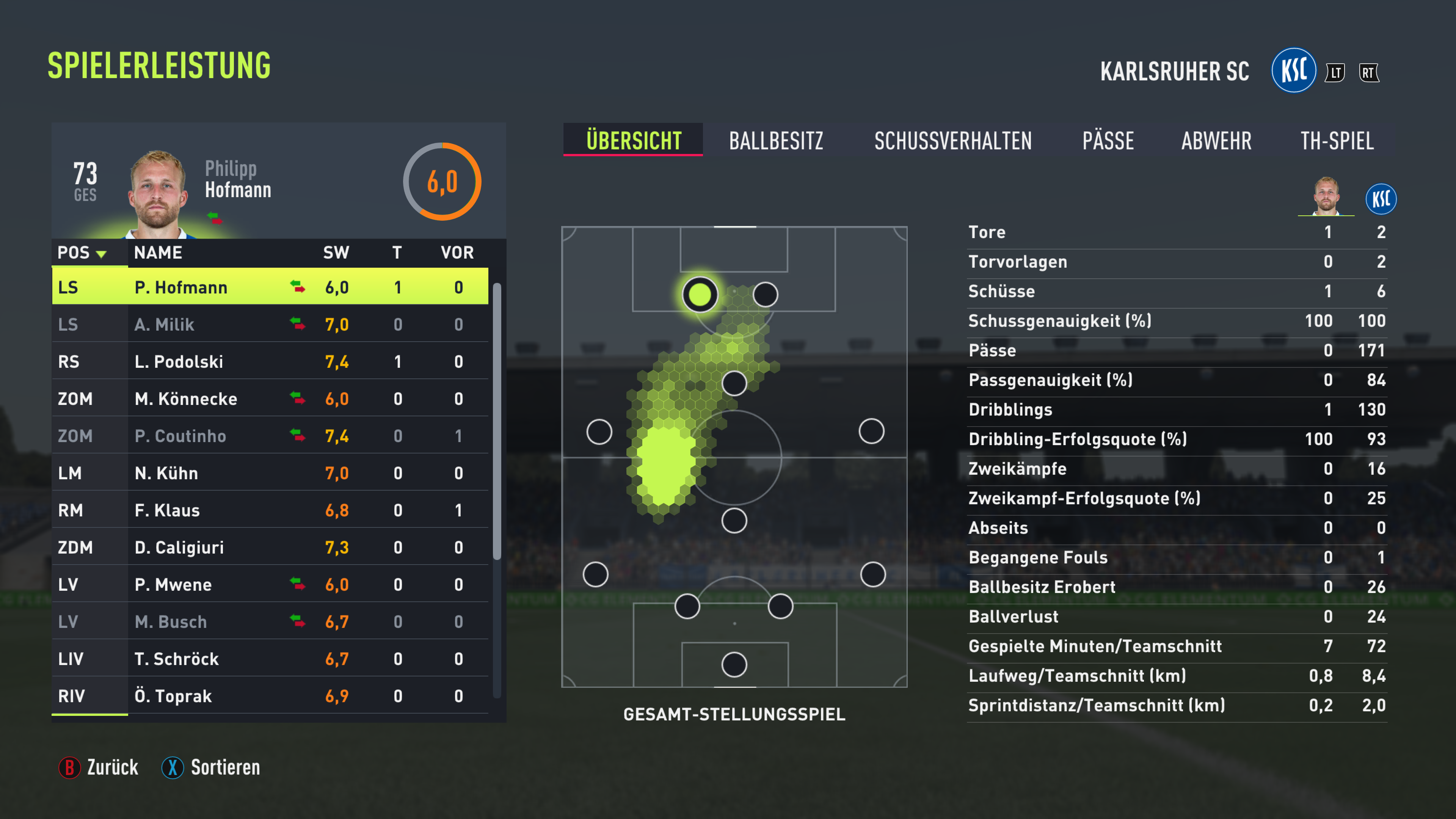Click the Sortieren option
Viewport: 1456px width, 819px height.
212,767
